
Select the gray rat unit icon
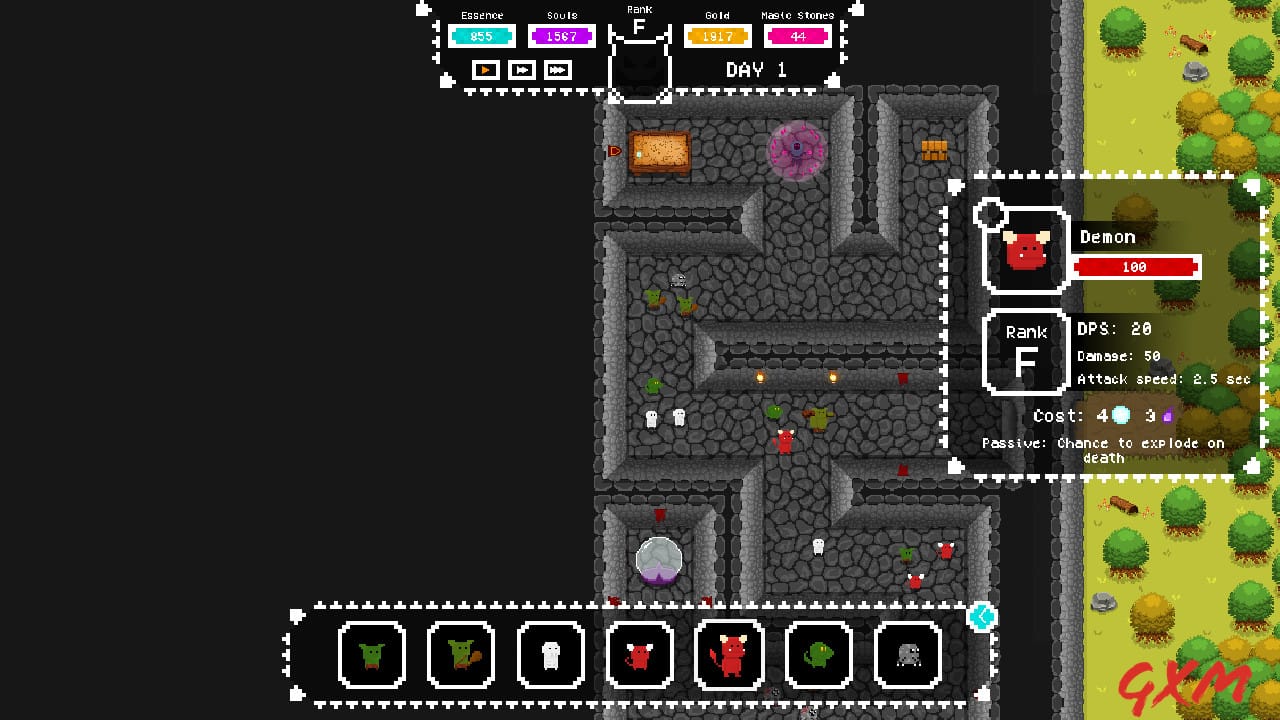pos(908,655)
